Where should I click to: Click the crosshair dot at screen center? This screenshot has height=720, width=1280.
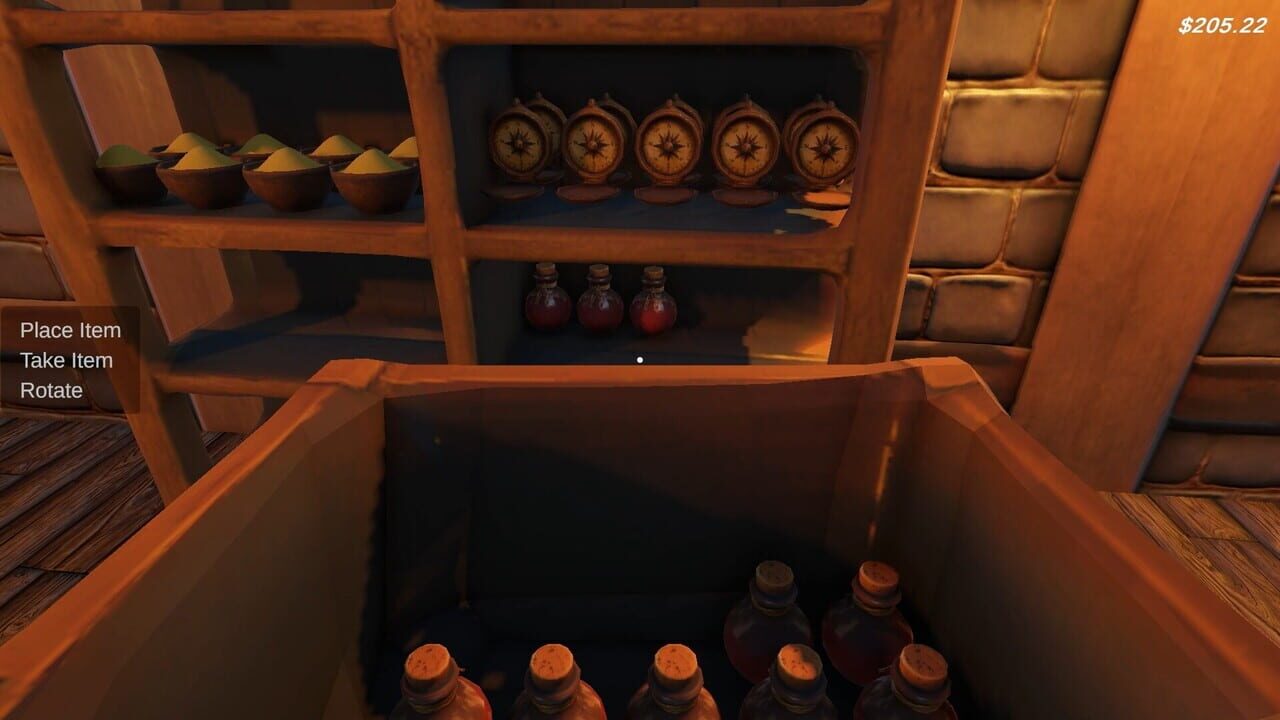coord(639,359)
